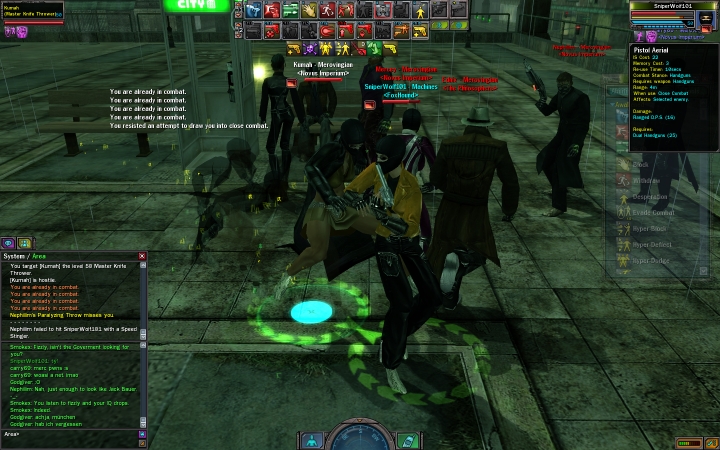Open the purple speech-bubble chat tab
This screenshot has height=450, width=720.
[x=8, y=243]
